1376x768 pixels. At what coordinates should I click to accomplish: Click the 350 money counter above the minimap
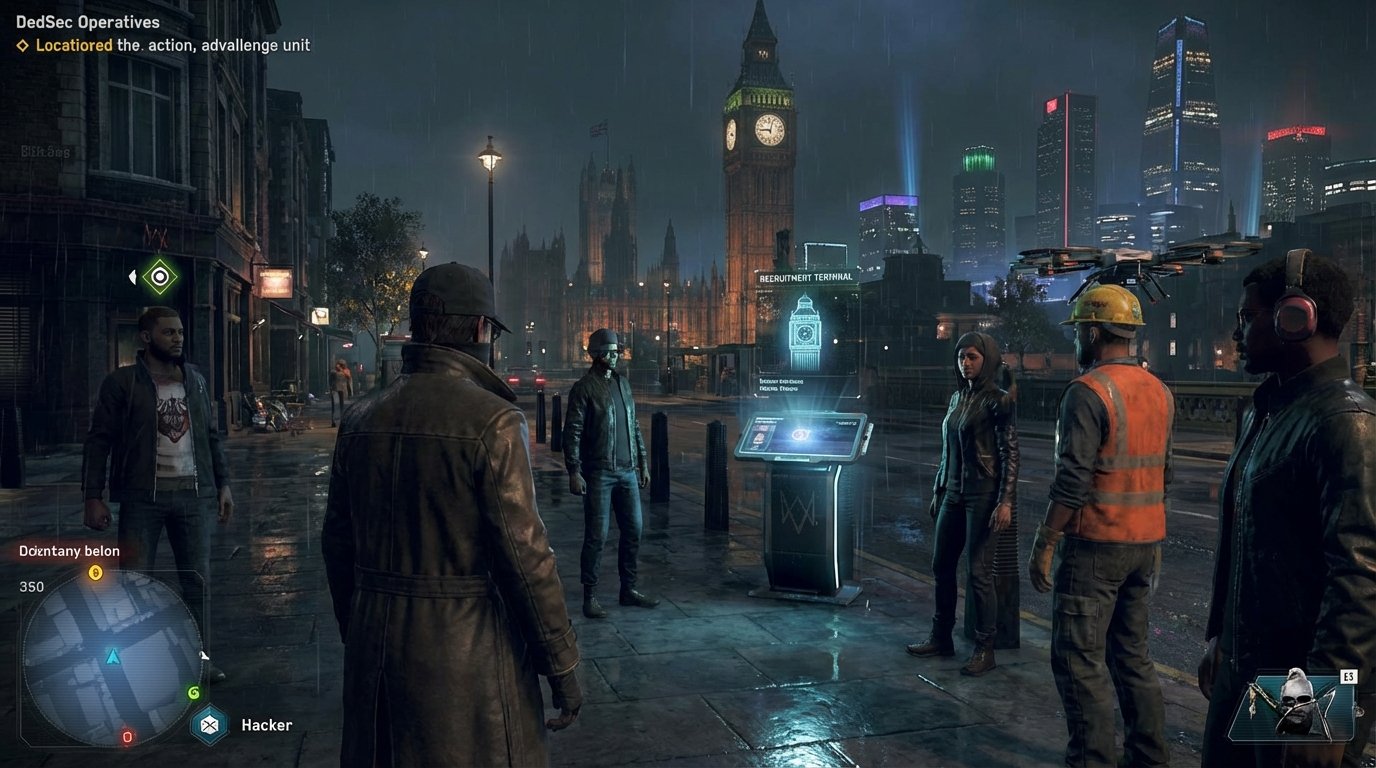[31, 586]
